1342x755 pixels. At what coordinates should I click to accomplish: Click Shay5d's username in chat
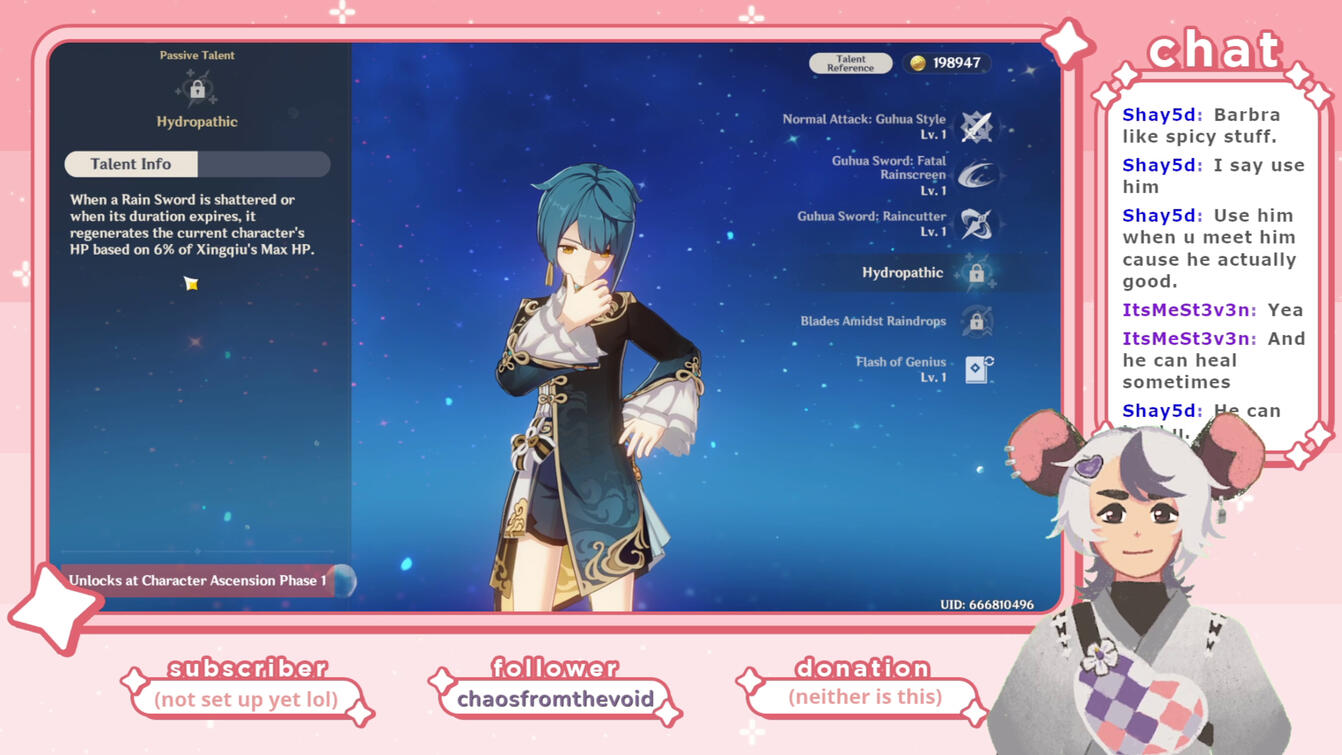click(1160, 114)
